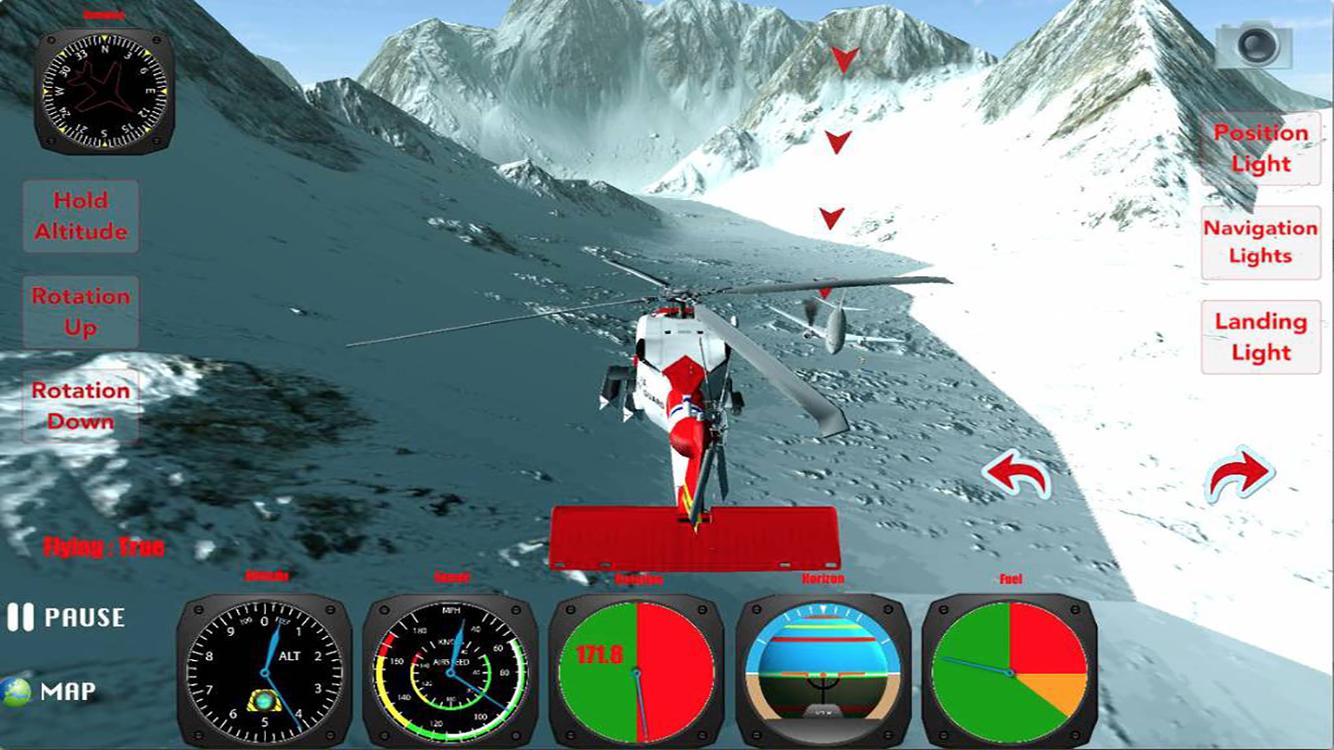The image size is (1334, 750).
Task: Activate Hold Altitude mode
Action: click(80, 216)
